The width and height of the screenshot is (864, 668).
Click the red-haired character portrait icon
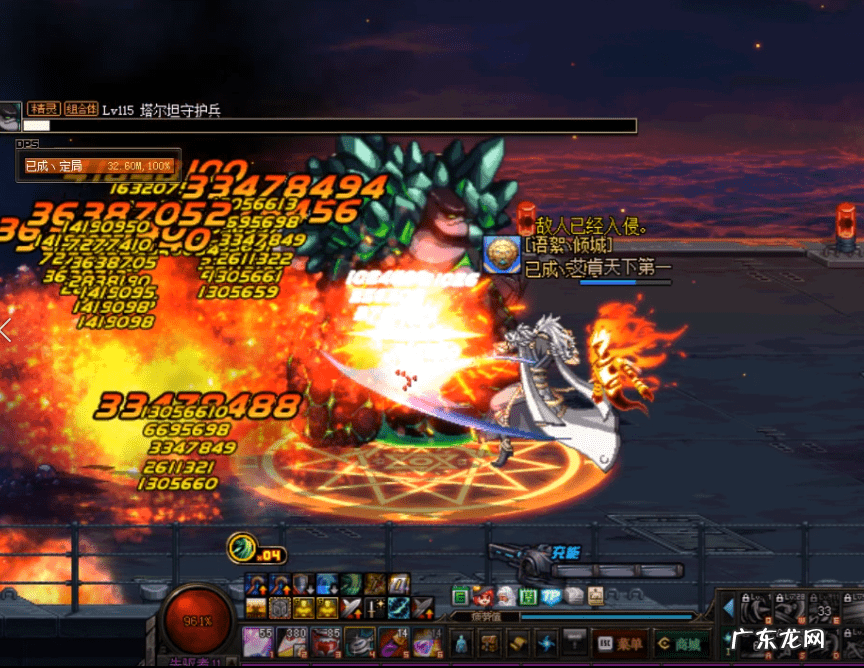pos(483,596)
